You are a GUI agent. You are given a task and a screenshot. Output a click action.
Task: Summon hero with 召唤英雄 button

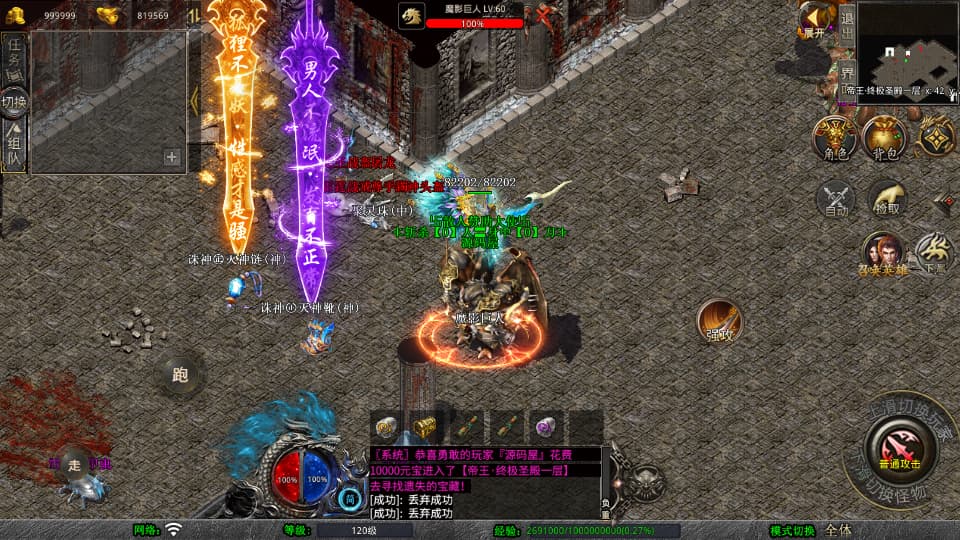[x=883, y=253]
